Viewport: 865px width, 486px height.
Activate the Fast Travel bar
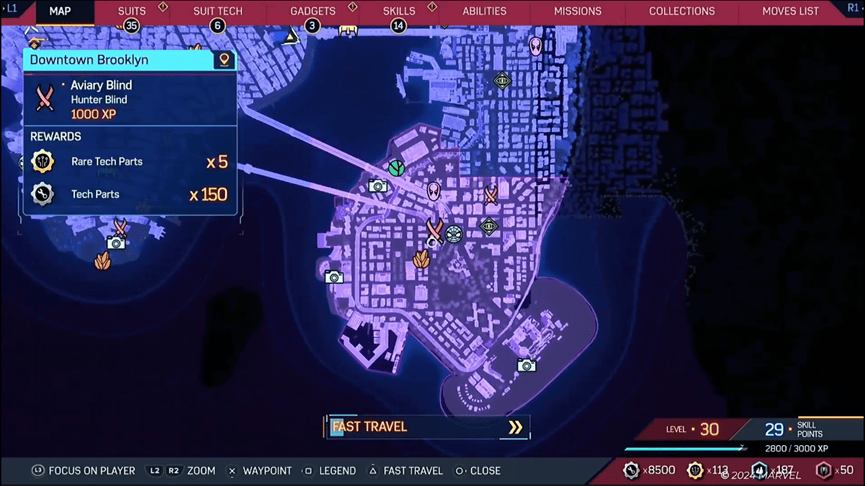click(427, 427)
